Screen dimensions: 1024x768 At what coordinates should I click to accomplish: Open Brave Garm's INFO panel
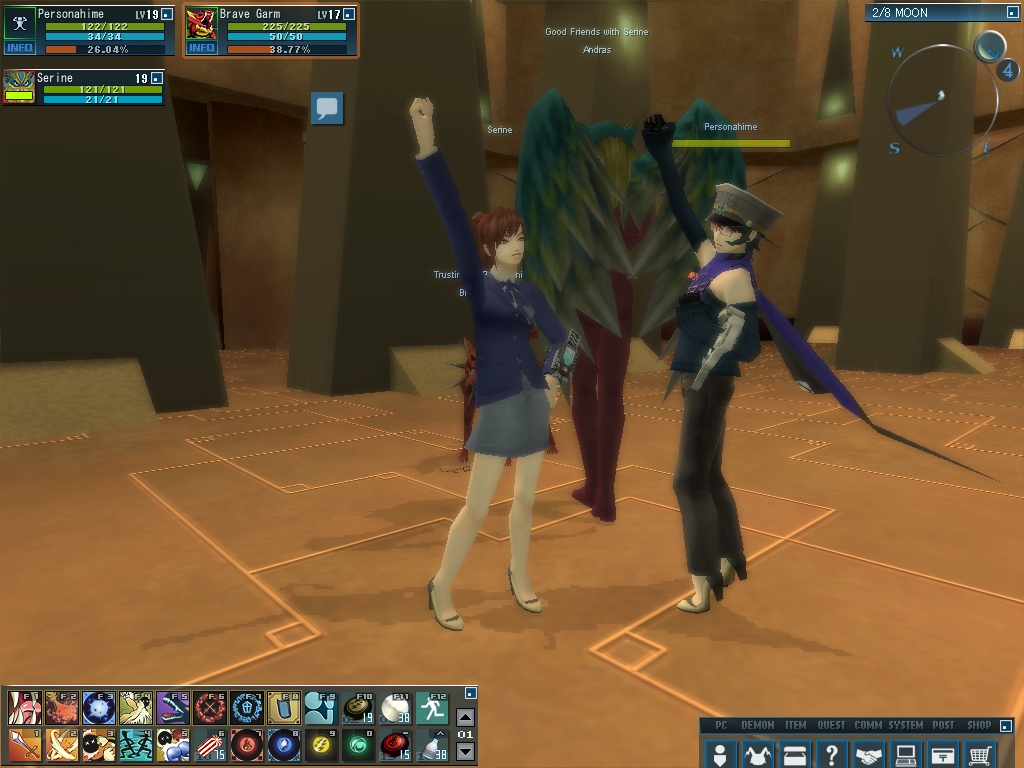tap(201, 47)
